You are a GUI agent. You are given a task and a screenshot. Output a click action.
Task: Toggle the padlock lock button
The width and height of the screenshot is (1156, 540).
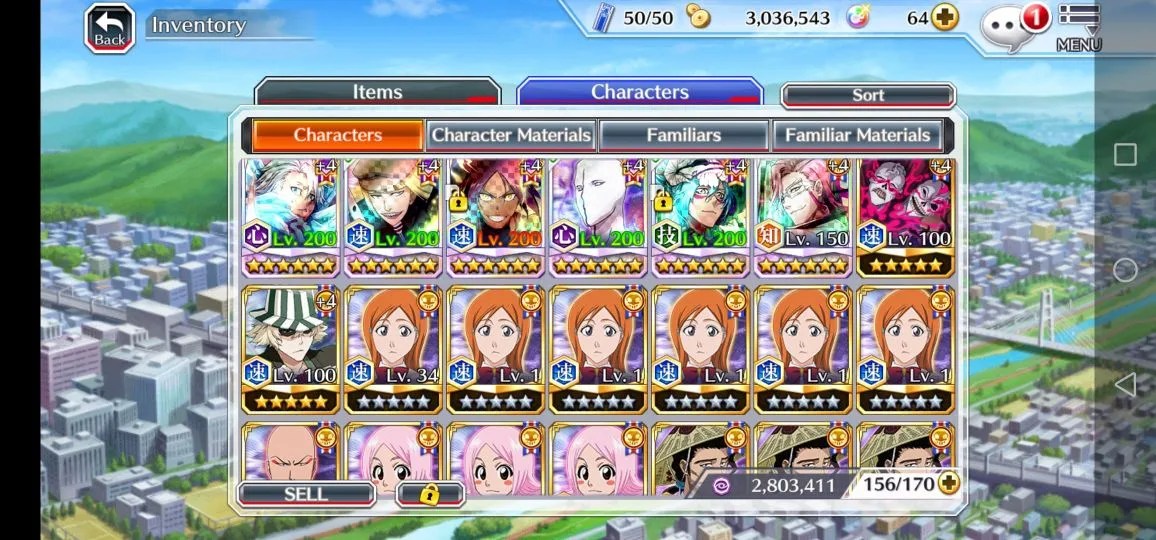coord(430,494)
